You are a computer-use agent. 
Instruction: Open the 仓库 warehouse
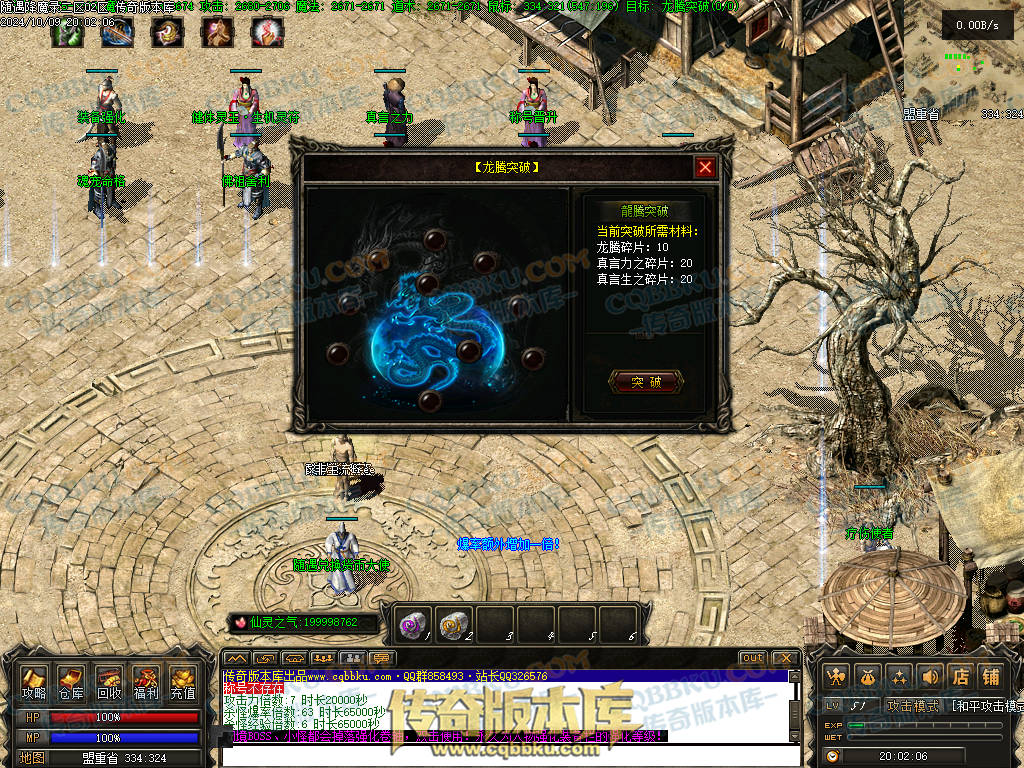pos(70,682)
